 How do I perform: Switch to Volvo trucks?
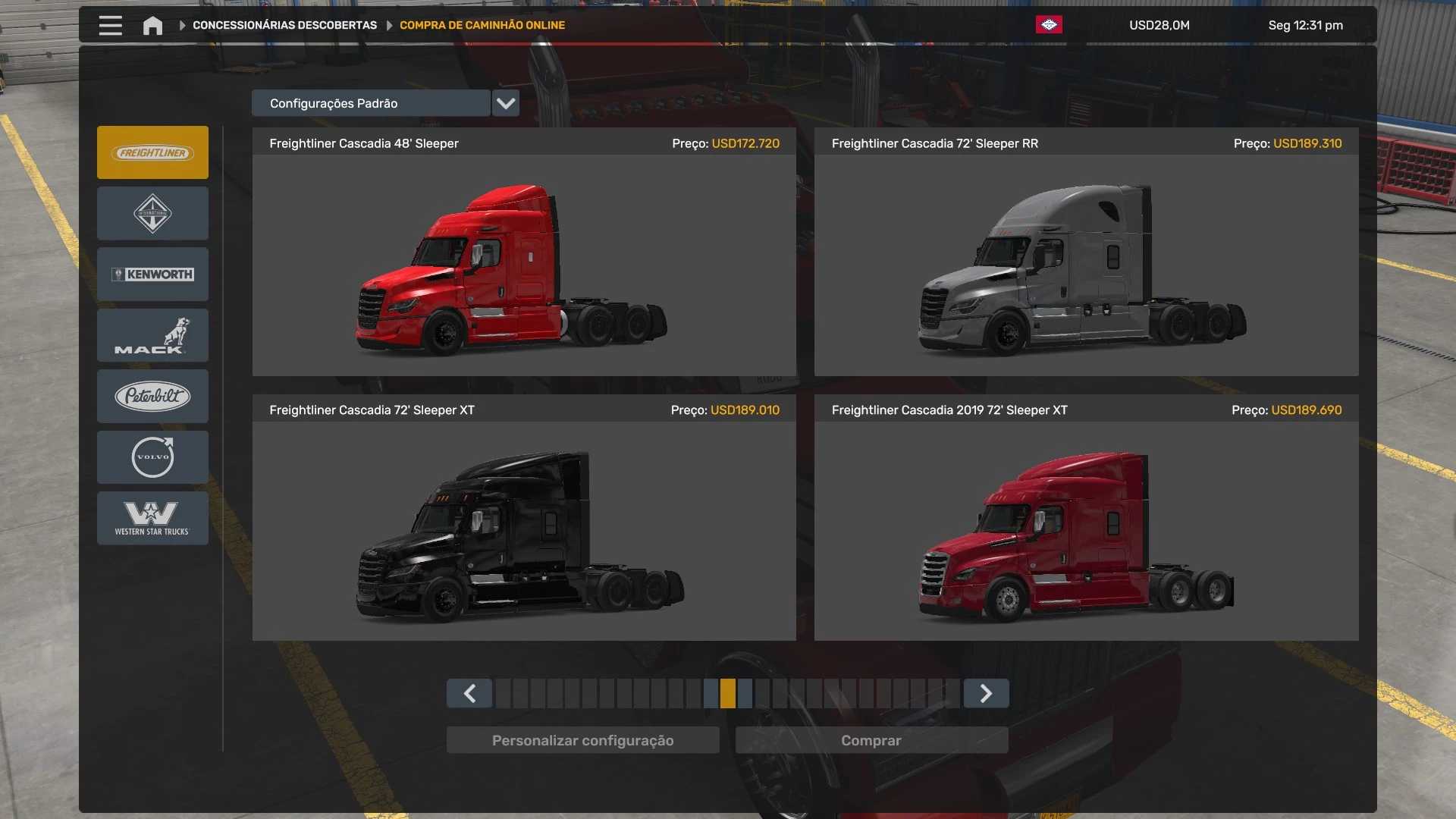point(152,457)
